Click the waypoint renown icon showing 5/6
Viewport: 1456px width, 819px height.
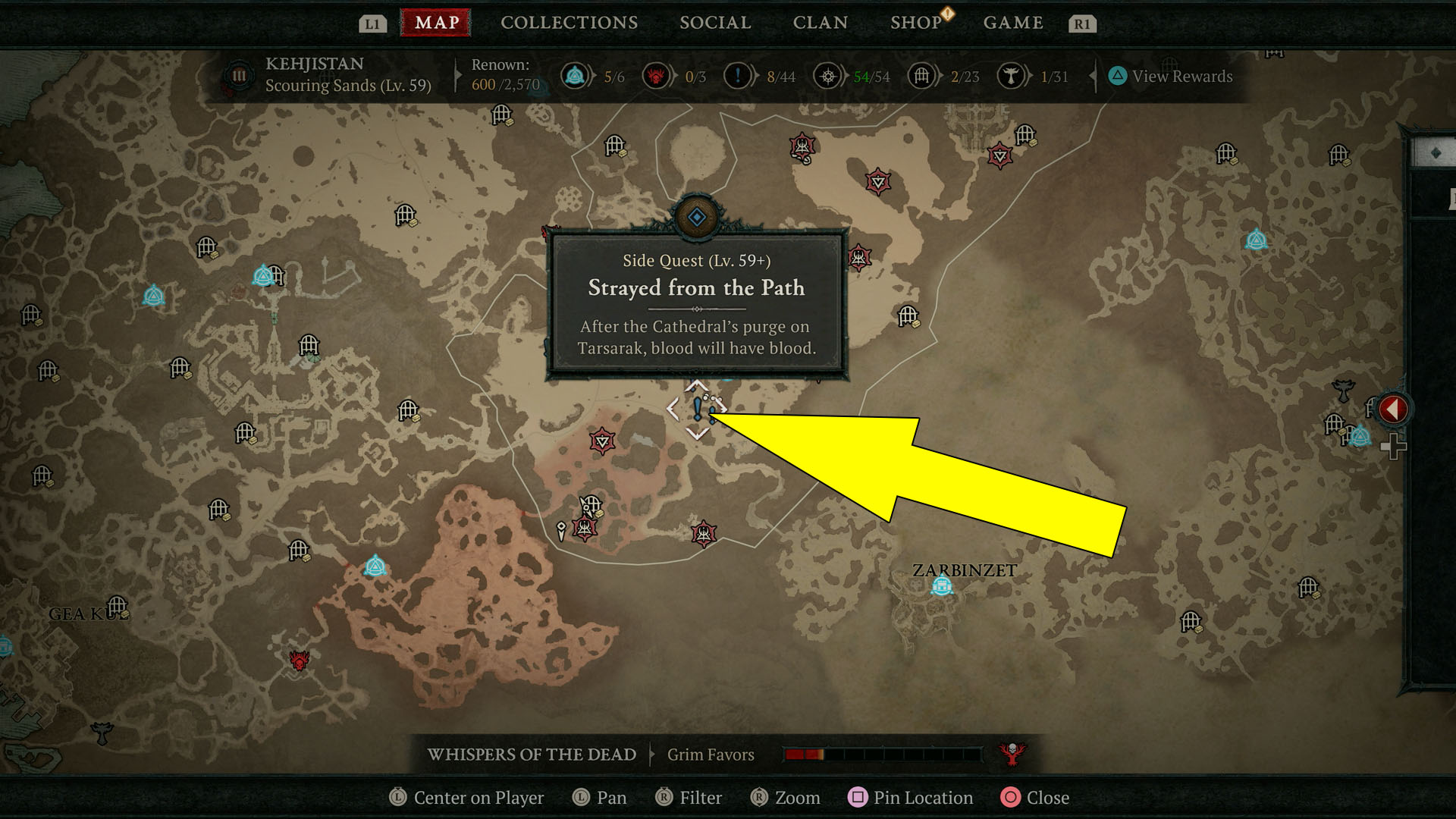pyautogui.click(x=575, y=77)
